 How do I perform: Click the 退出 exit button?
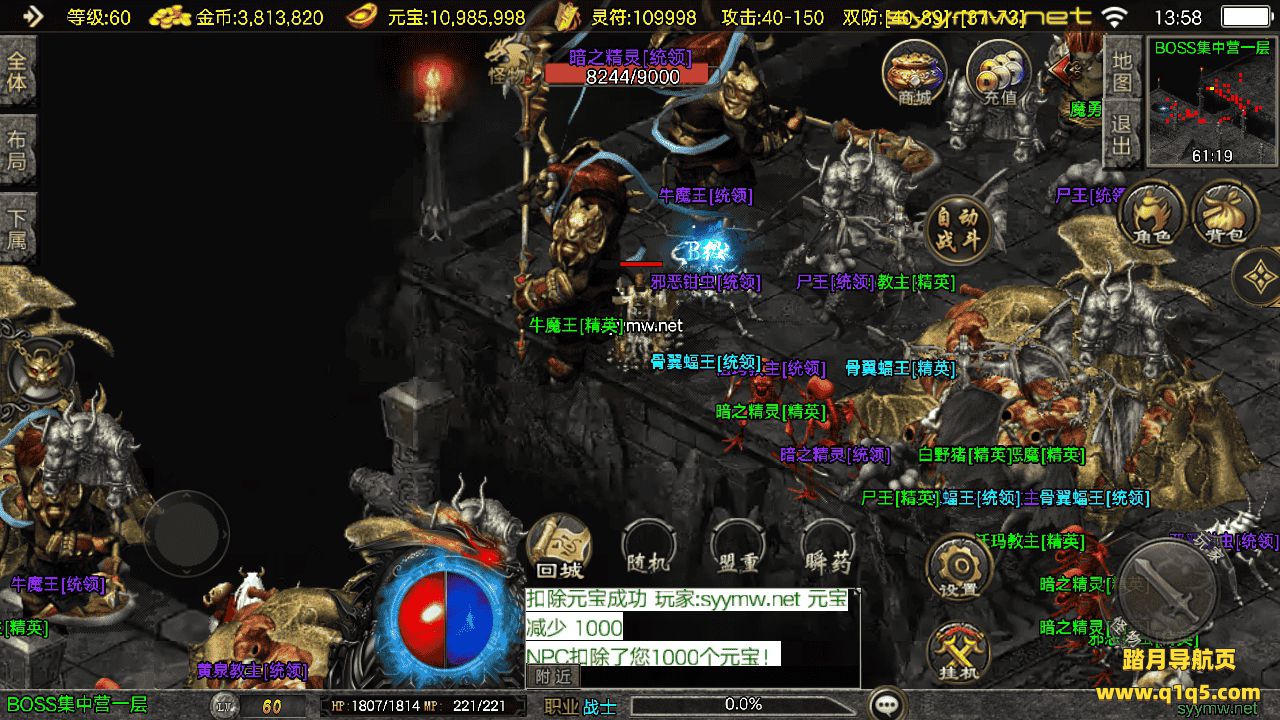[1122, 136]
